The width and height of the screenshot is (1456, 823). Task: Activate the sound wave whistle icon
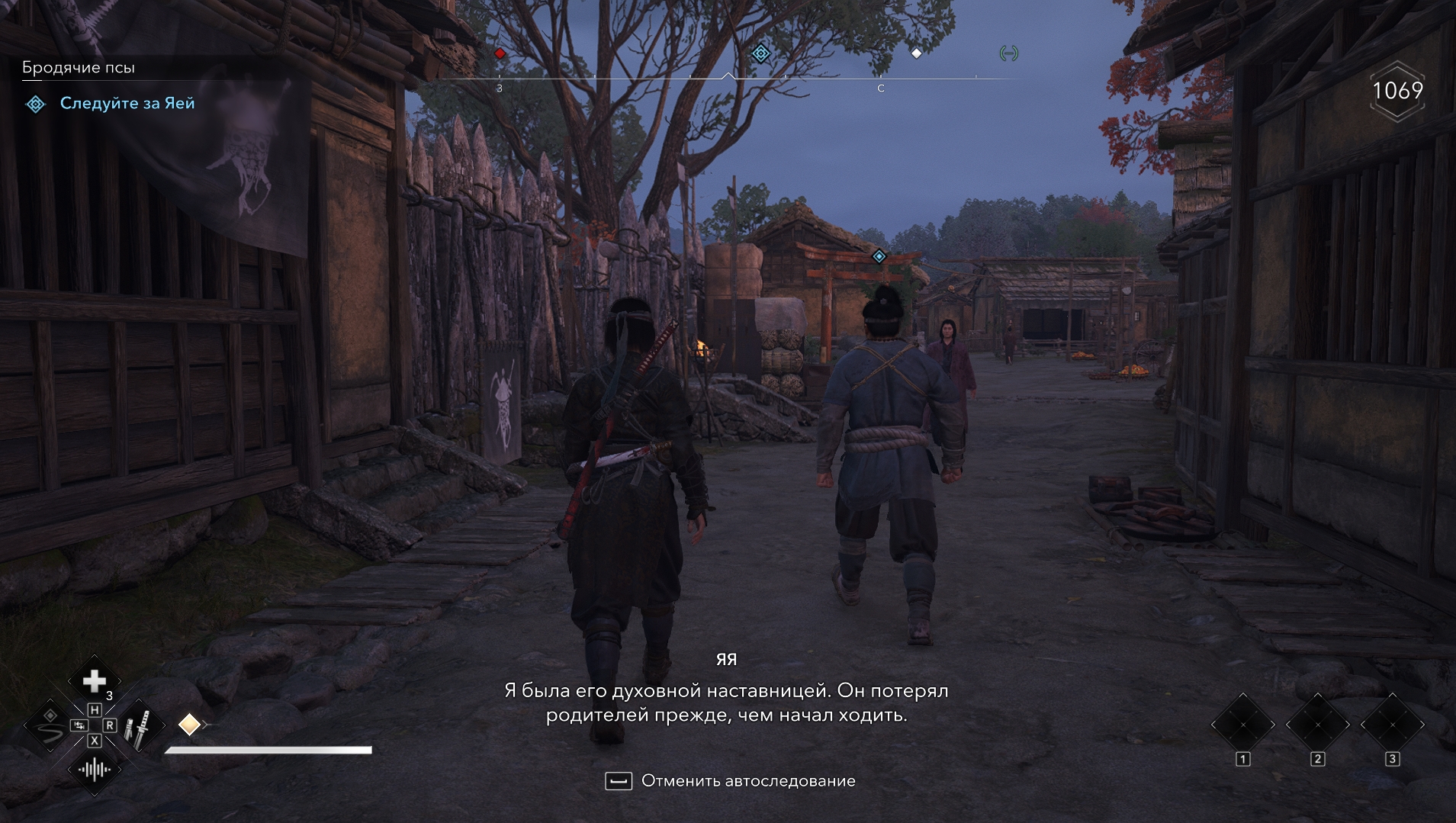pos(94,770)
